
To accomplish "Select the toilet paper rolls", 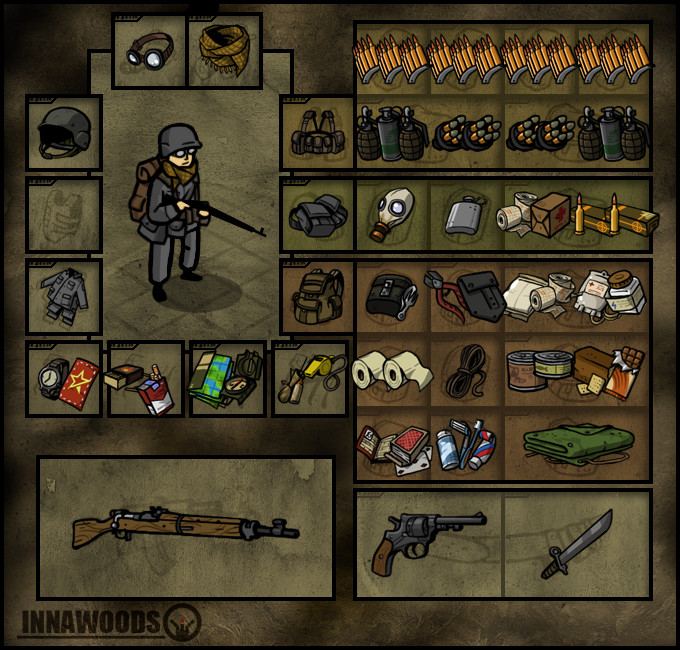I will (x=391, y=371).
